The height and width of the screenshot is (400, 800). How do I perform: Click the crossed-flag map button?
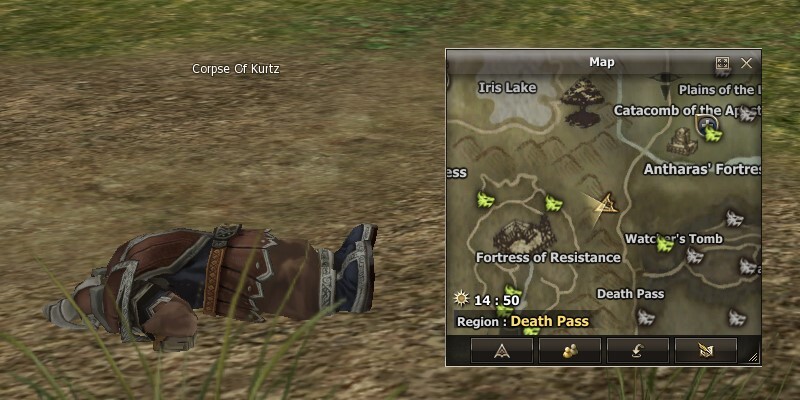[x=706, y=350]
